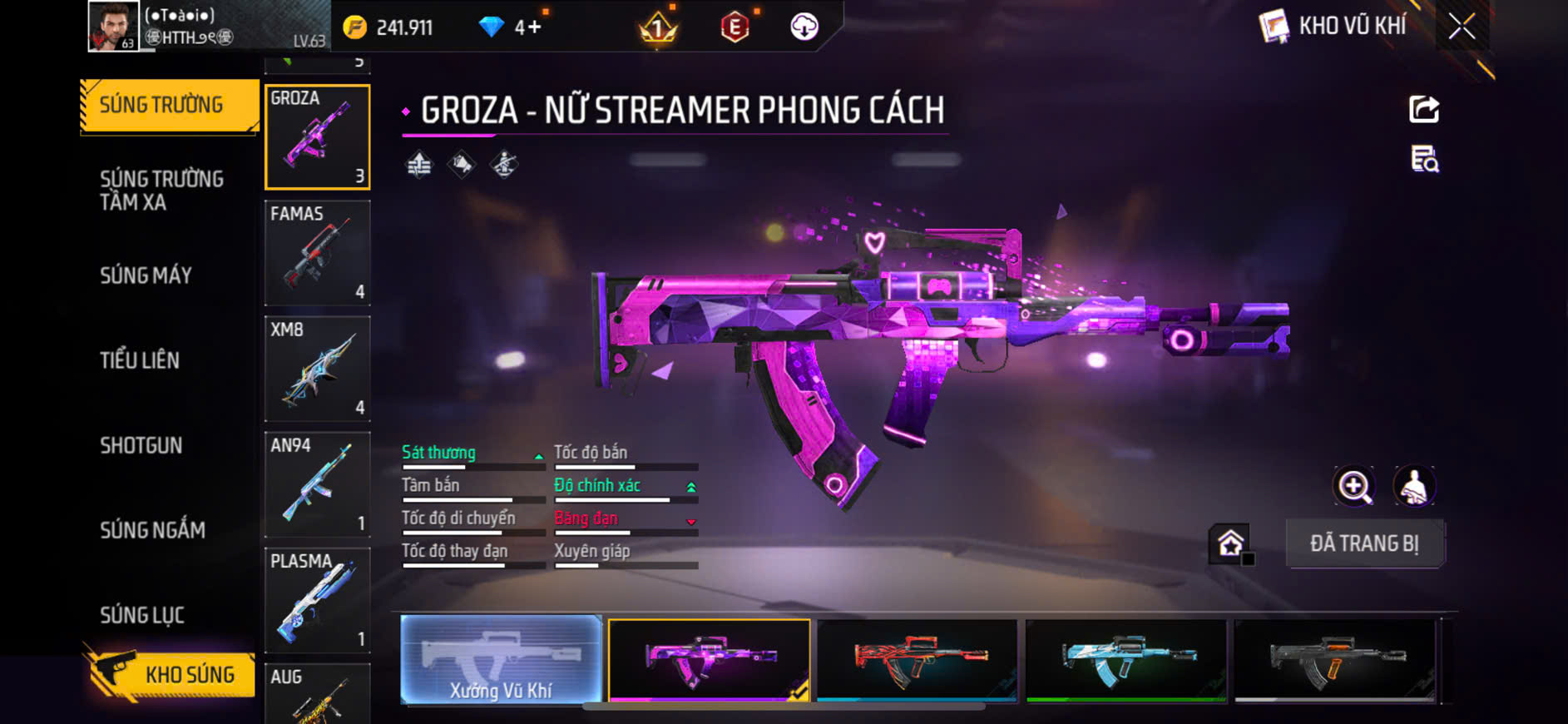1568x724 pixels.
Task: Select the AN94 weapon tile
Action: click(x=317, y=483)
